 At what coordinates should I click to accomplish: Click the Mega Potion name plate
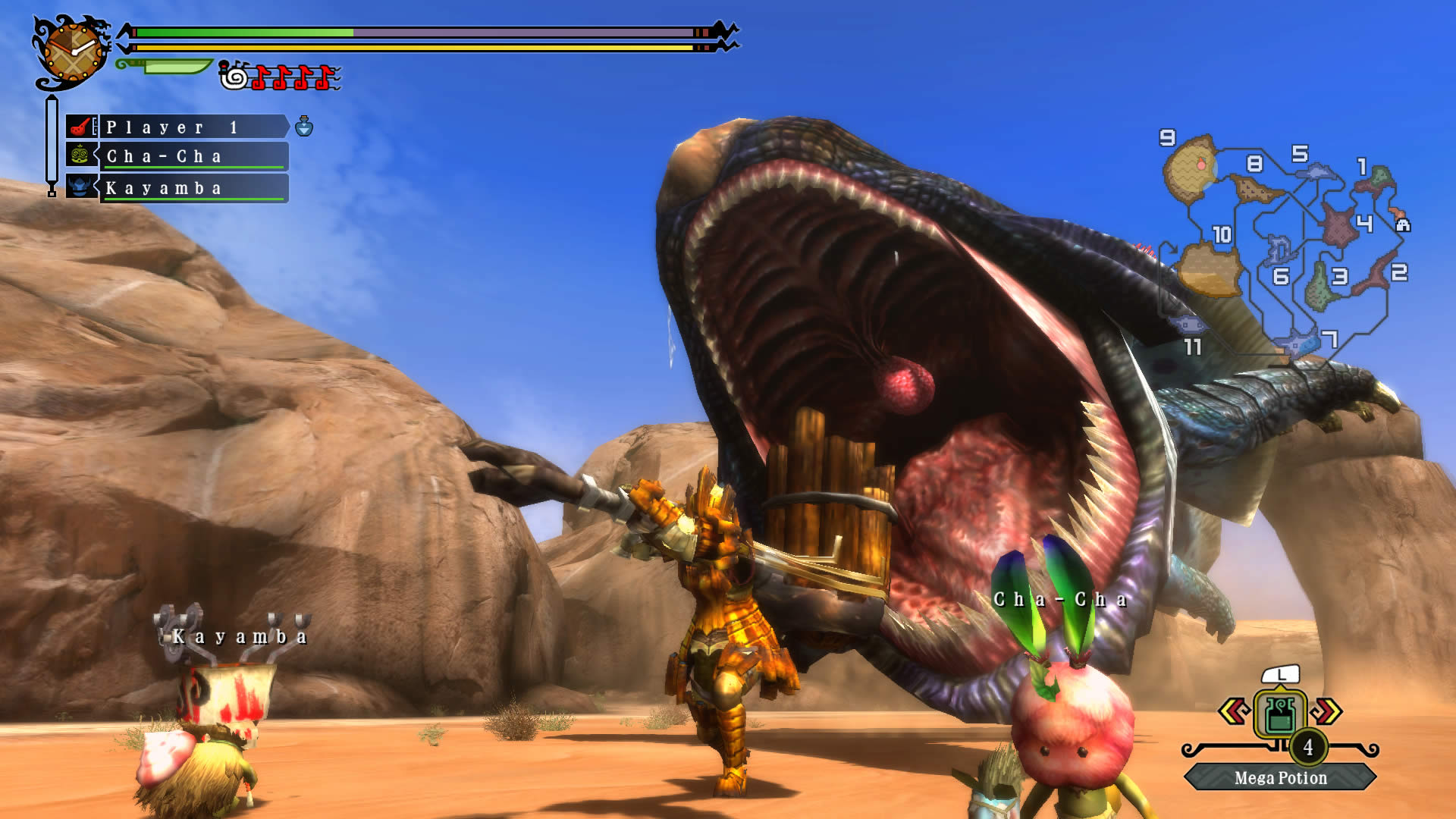pyautogui.click(x=1280, y=778)
